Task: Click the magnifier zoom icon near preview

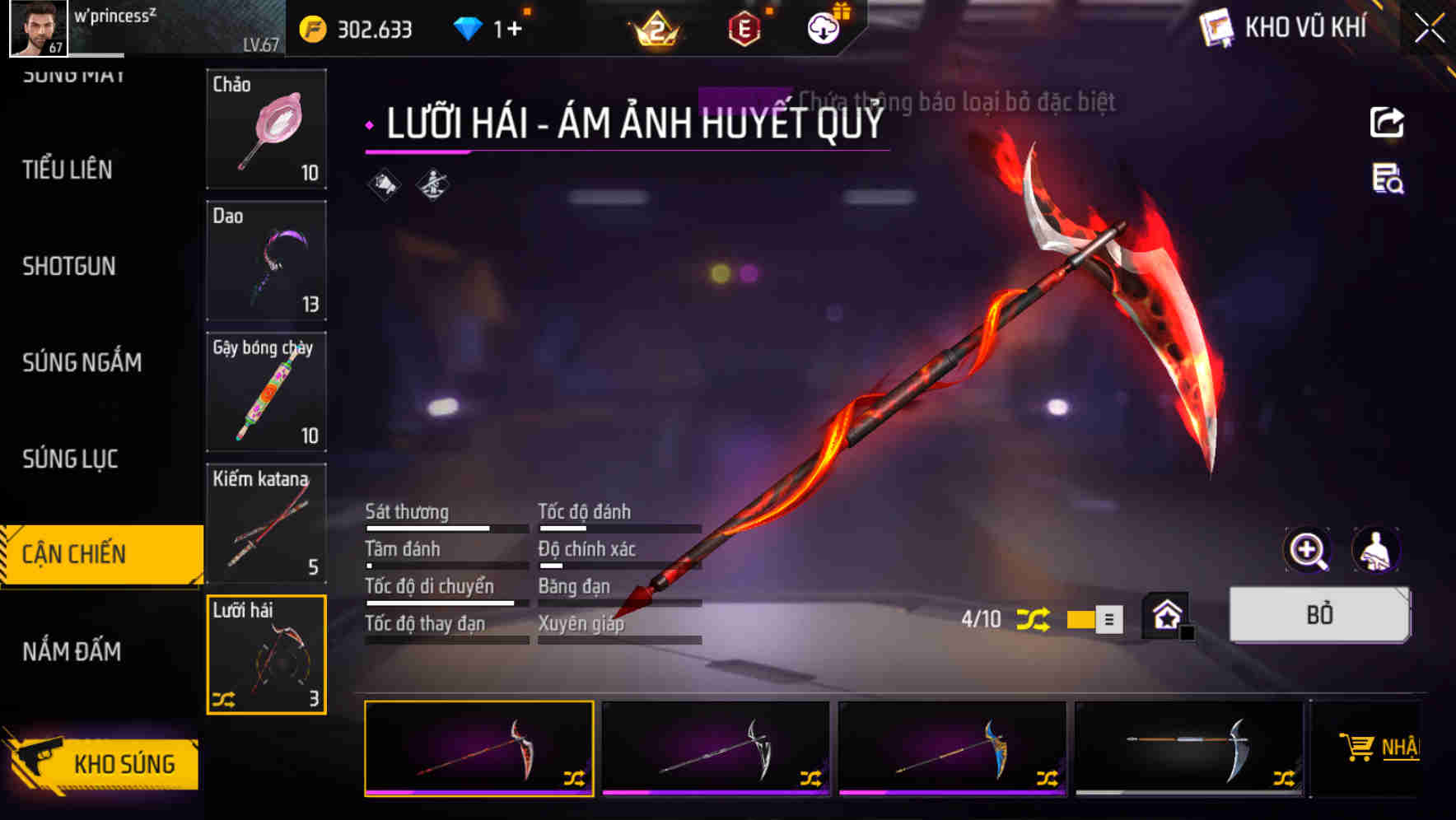Action: point(1304,550)
